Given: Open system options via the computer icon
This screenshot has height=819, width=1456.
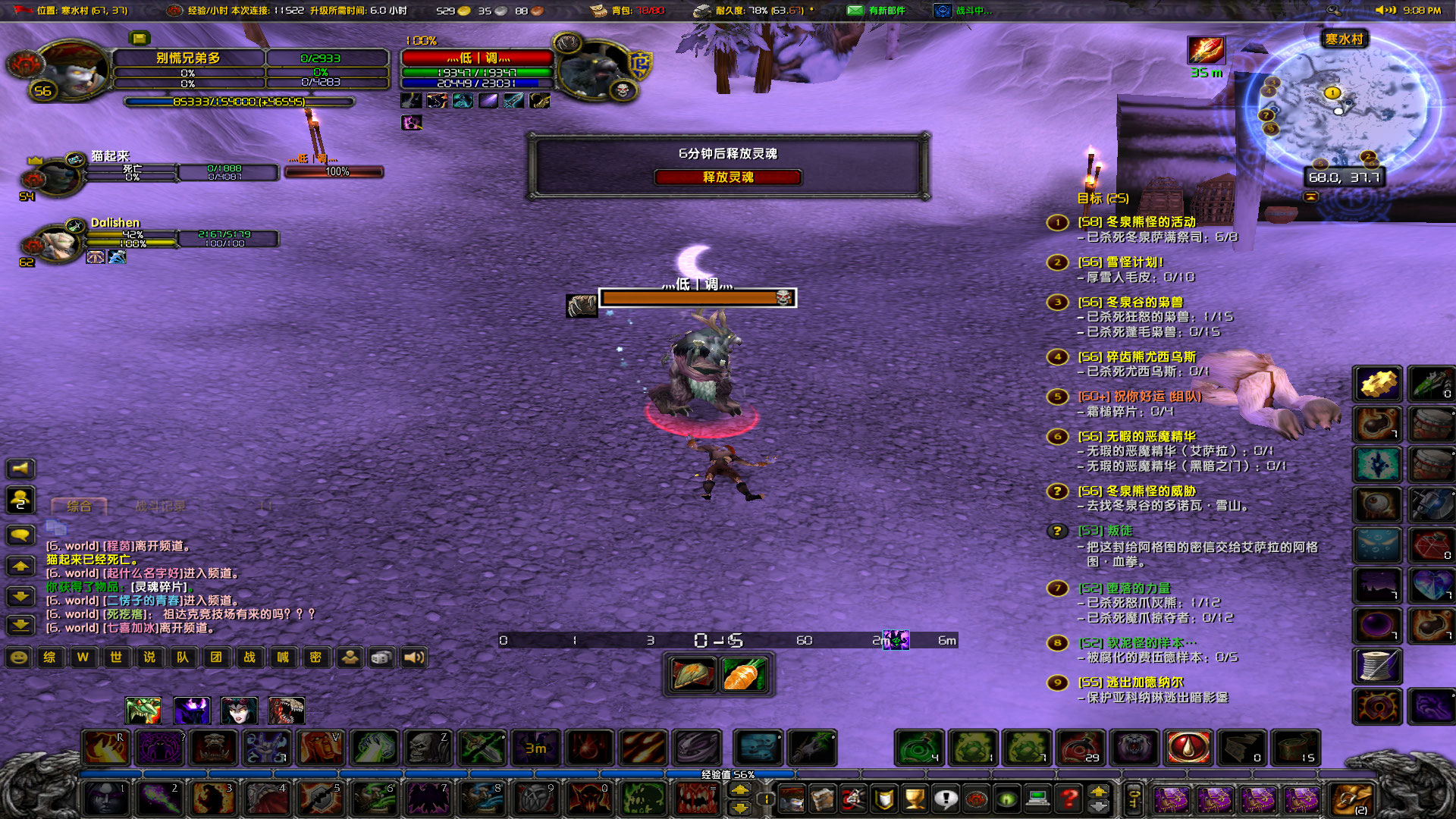Looking at the screenshot, I should click(x=1037, y=799).
